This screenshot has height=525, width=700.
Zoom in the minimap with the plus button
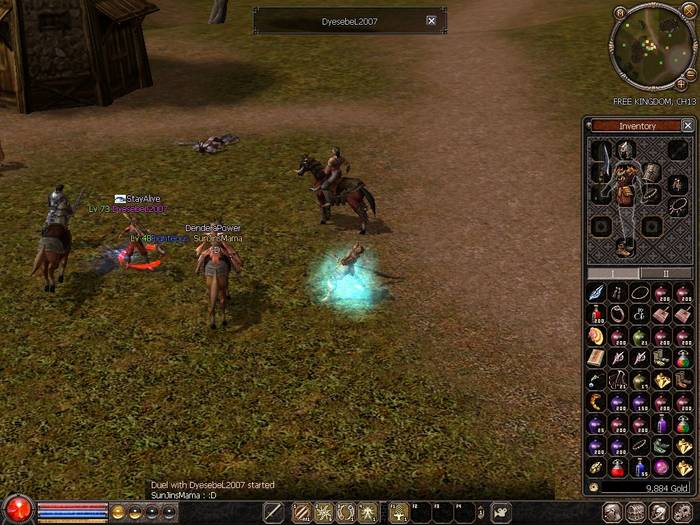(681, 84)
